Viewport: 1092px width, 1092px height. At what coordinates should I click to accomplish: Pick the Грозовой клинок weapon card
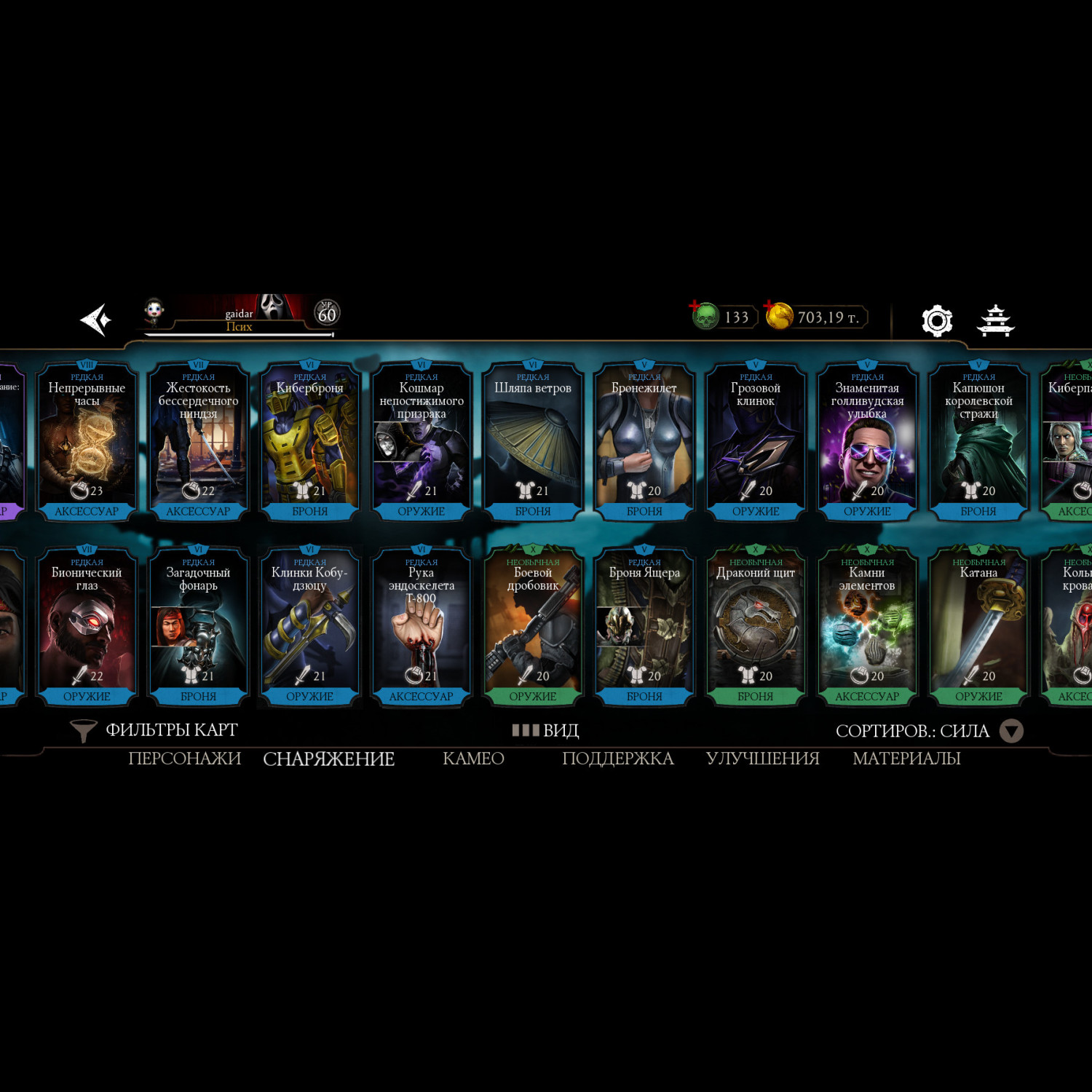[x=756, y=441]
